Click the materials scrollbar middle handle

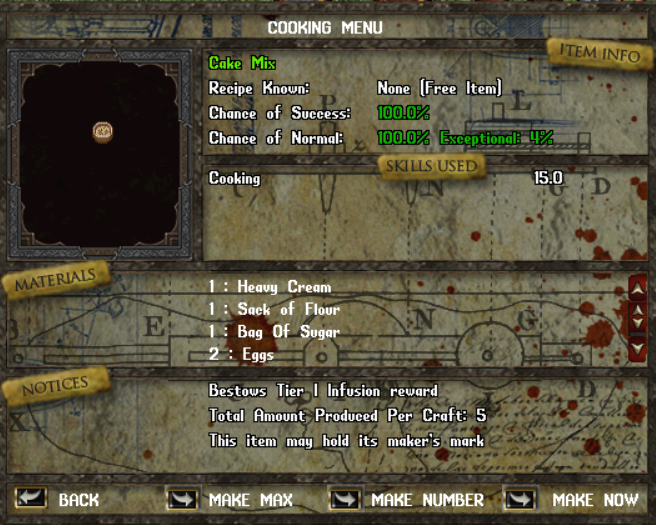pos(638,319)
